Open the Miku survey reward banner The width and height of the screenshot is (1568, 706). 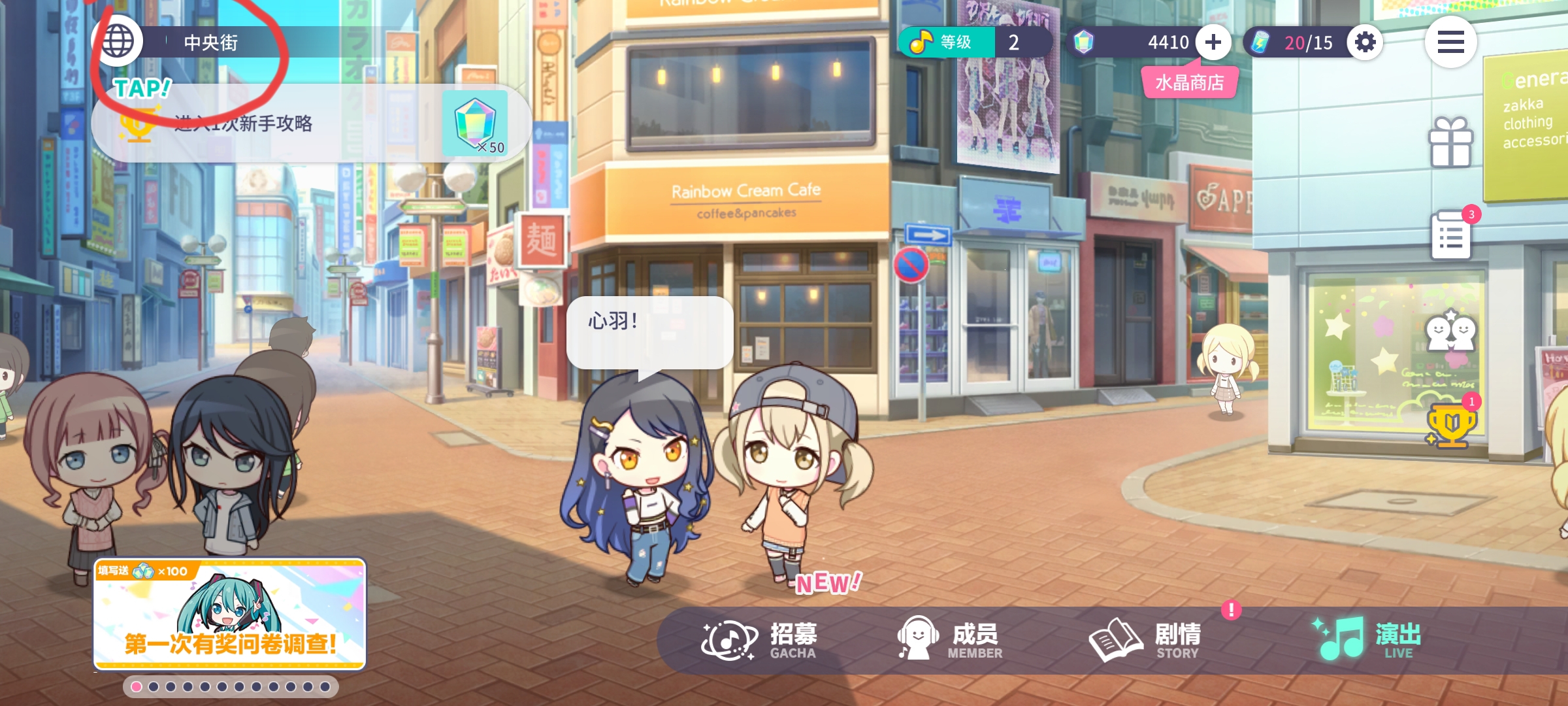[x=229, y=614]
